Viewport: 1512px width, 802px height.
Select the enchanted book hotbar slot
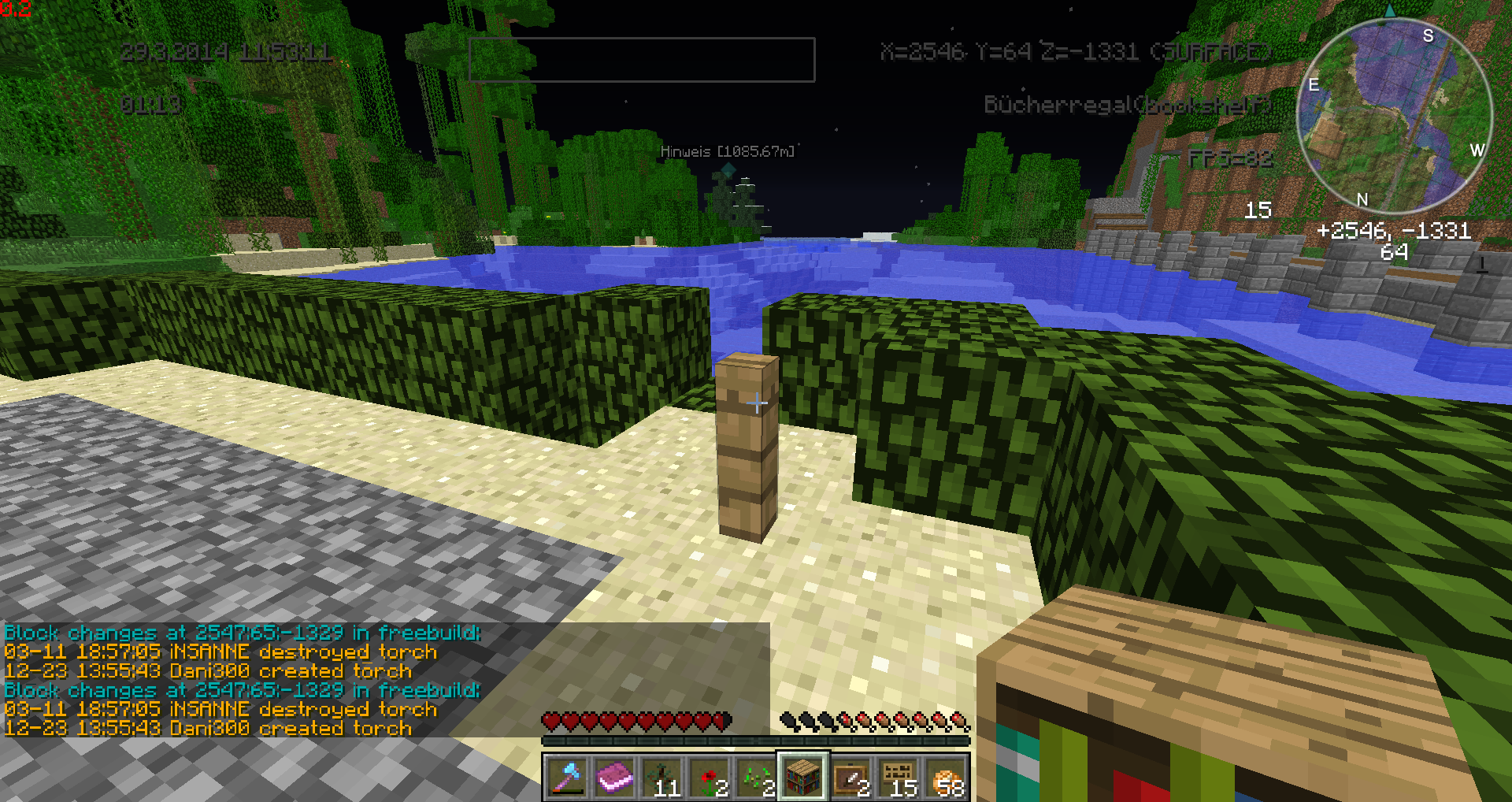[x=614, y=776]
